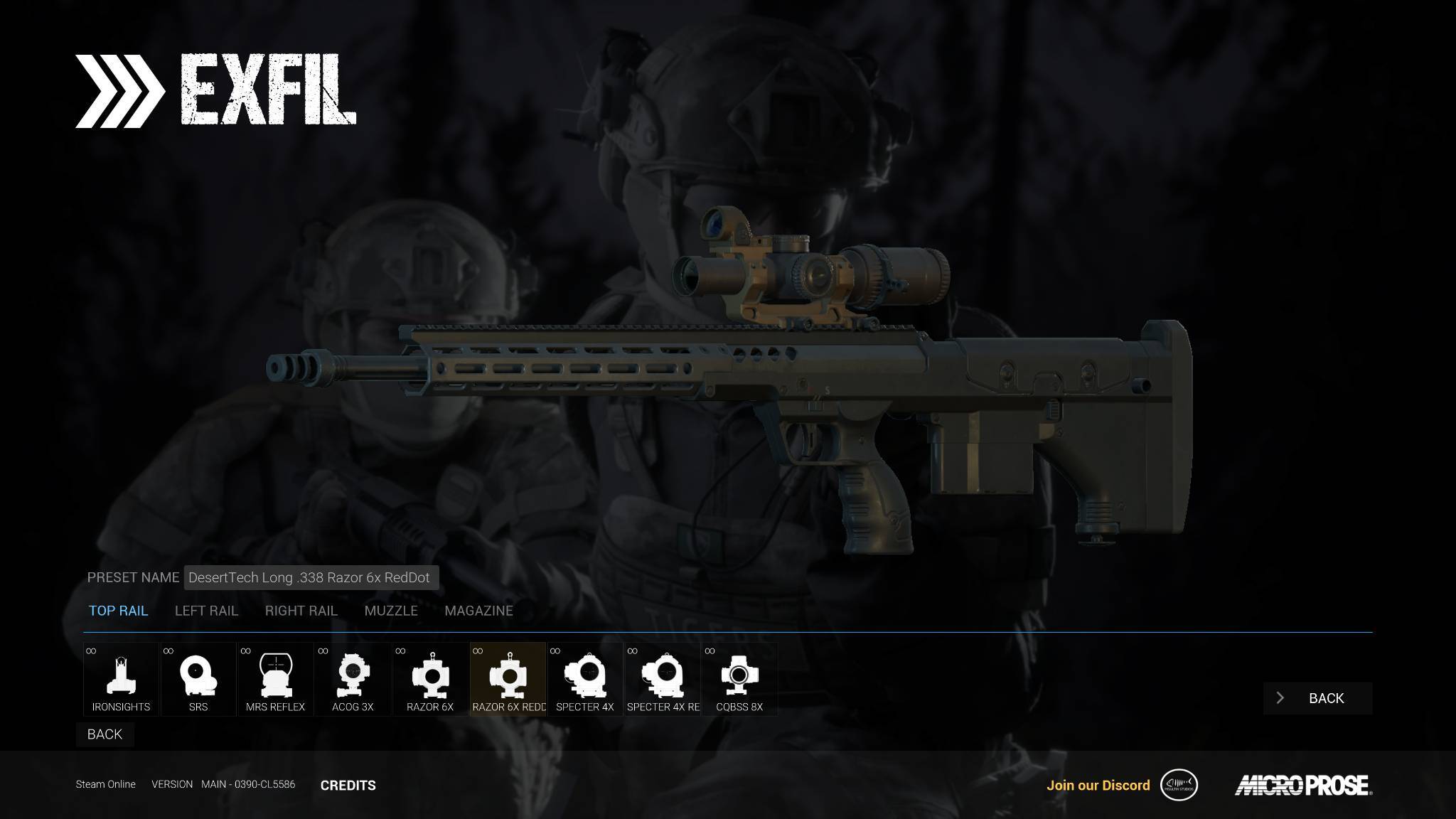This screenshot has width=1456, height=819.
Task: Equip the Ironsights attachment
Action: coord(121,679)
